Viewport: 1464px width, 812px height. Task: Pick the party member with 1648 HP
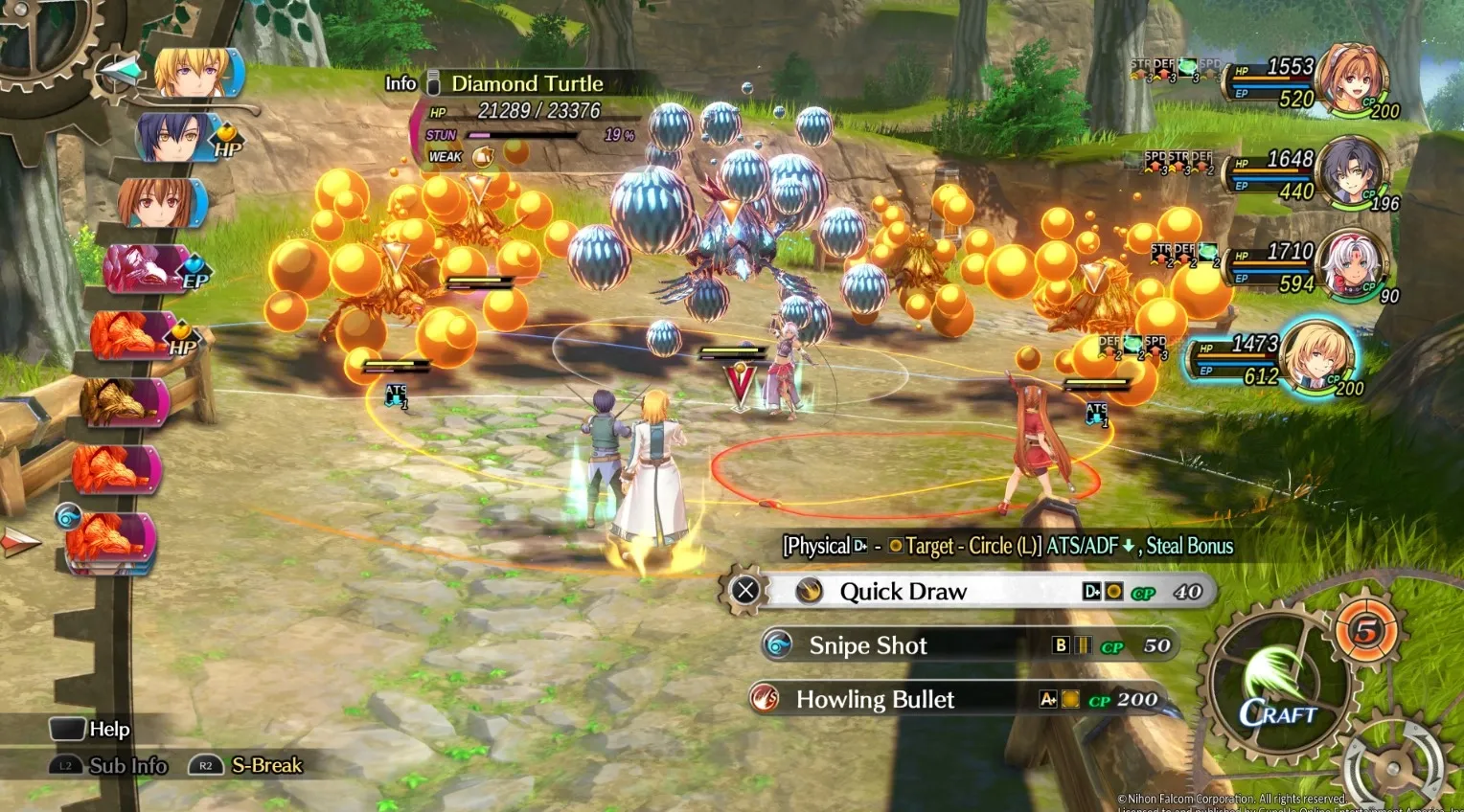coord(1352,173)
